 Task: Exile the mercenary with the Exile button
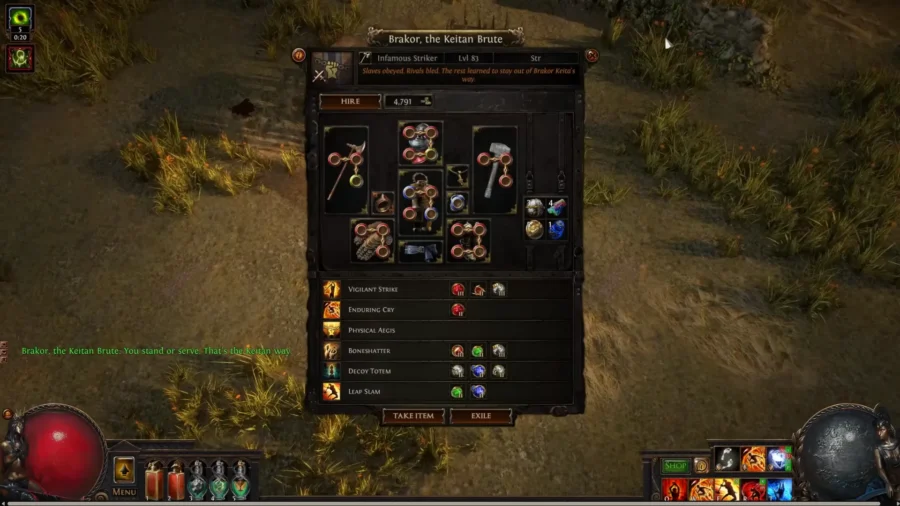pyautogui.click(x=481, y=416)
